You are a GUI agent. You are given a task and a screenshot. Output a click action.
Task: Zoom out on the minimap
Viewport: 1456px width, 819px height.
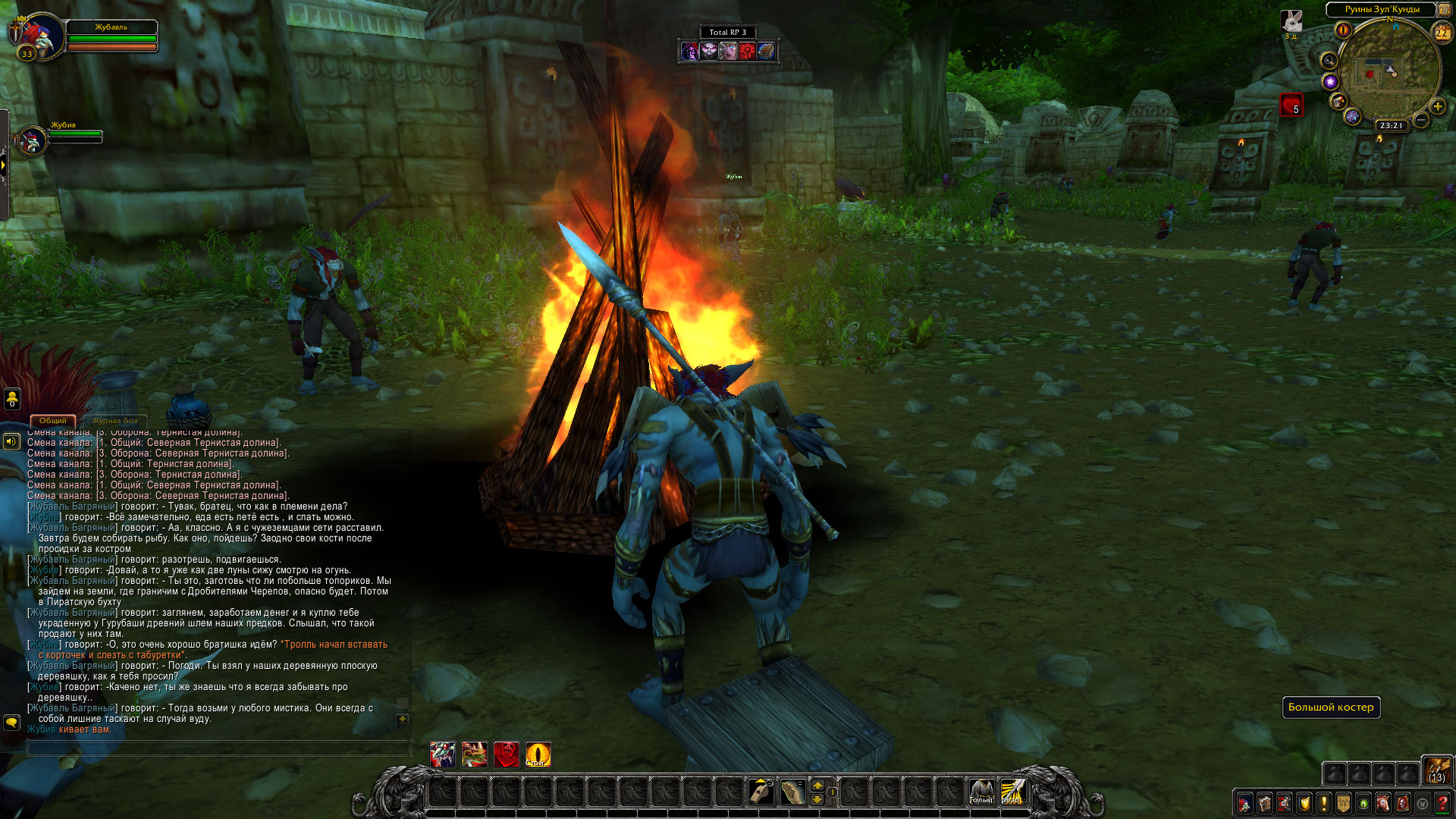click(1421, 120)
